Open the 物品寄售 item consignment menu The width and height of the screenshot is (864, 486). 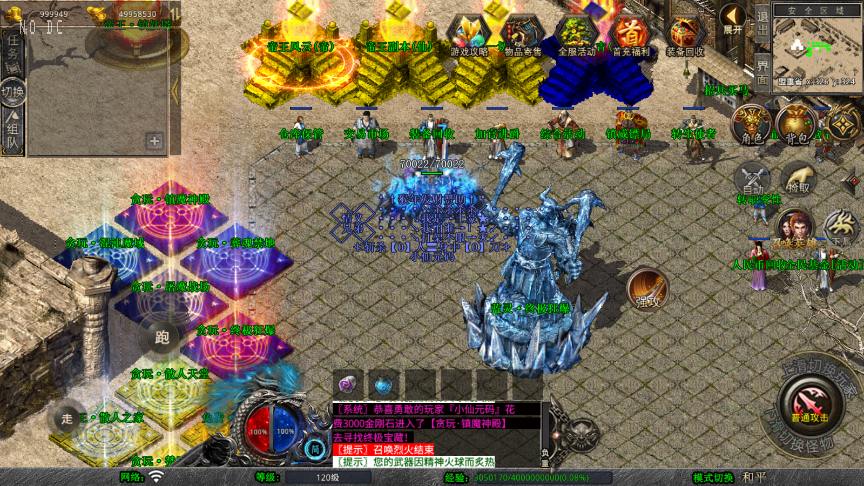[521, 33]
